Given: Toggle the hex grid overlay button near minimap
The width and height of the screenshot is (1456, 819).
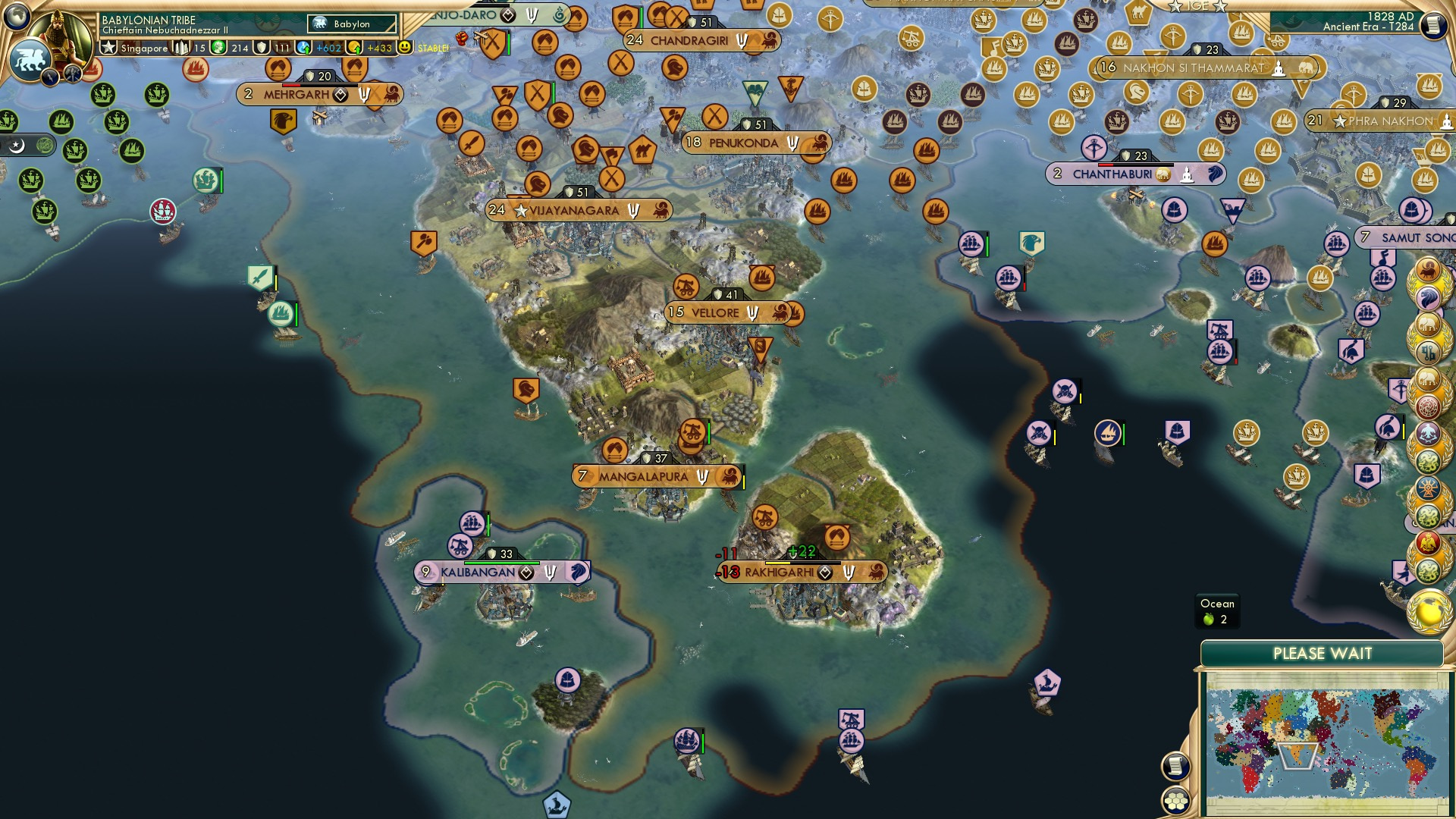Looking at the screenshot, I should 1175,802.
